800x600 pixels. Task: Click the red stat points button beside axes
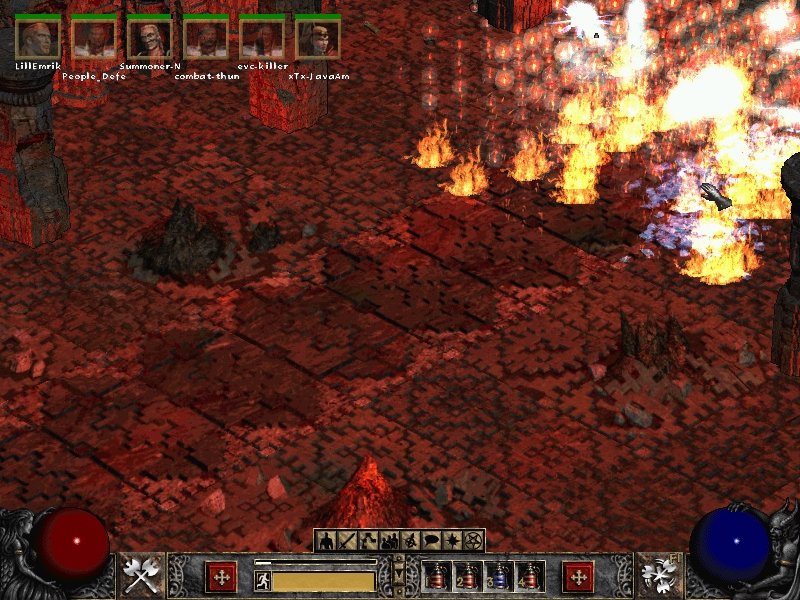click(x=220, y=576)
